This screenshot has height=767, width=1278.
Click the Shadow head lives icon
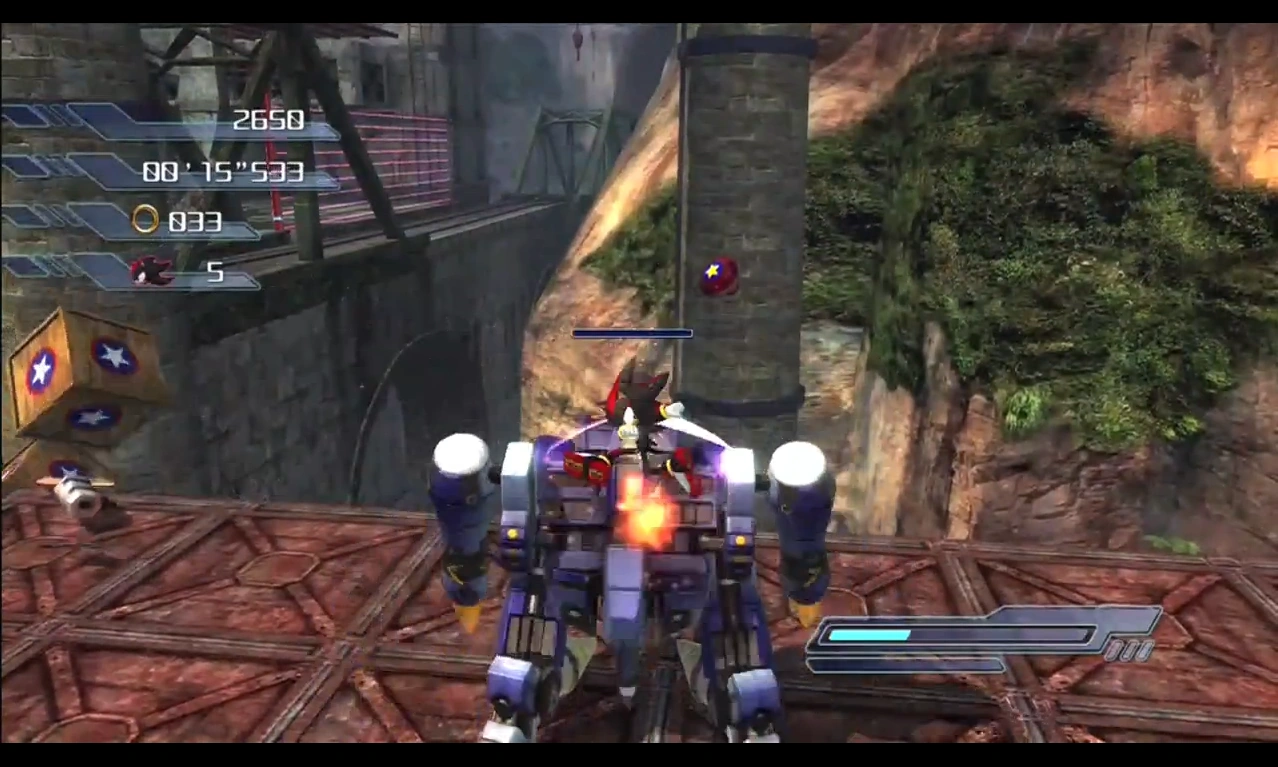[151, 270]
